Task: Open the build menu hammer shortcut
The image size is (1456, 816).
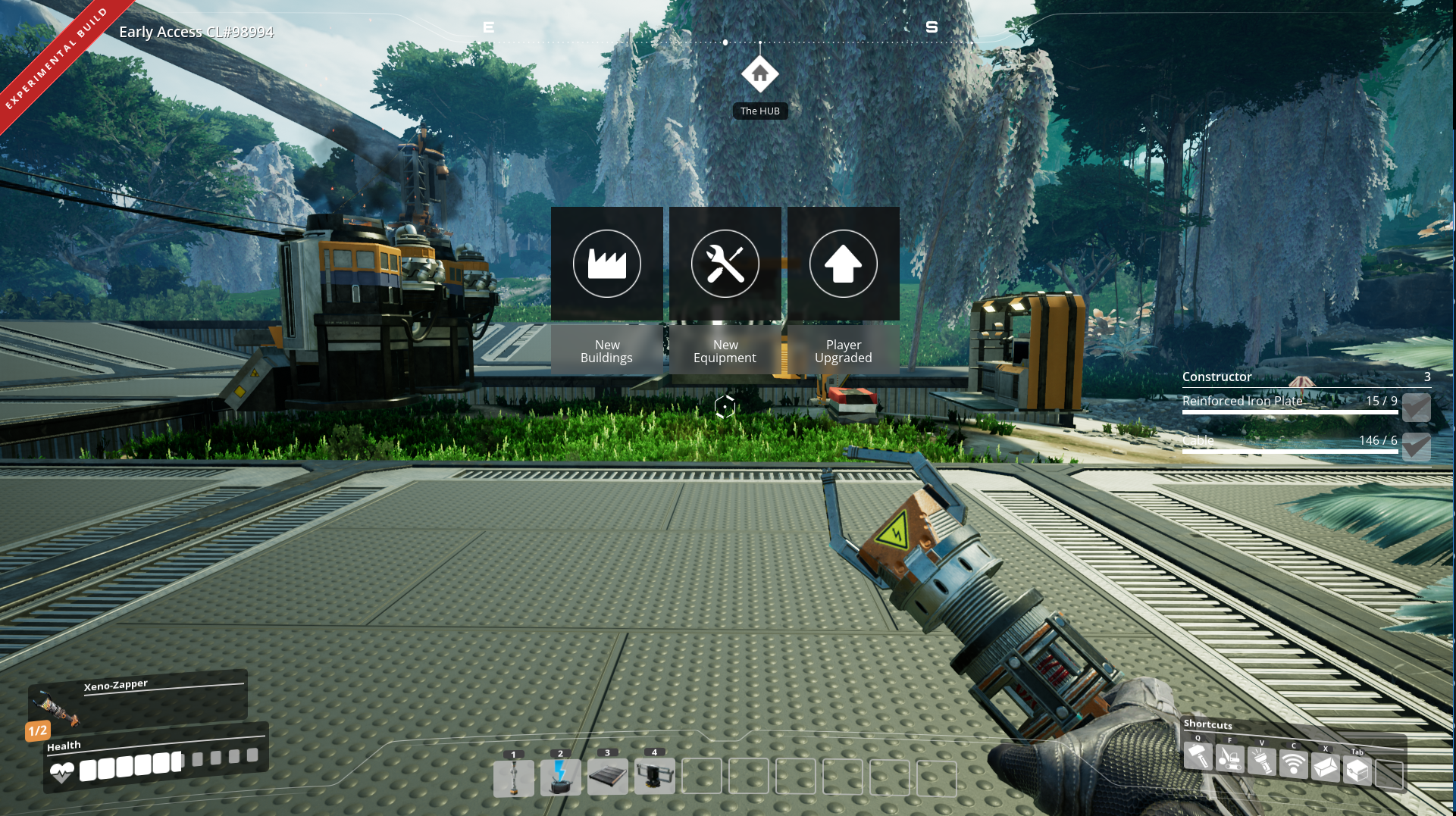Action: (x=1198, y=756)
